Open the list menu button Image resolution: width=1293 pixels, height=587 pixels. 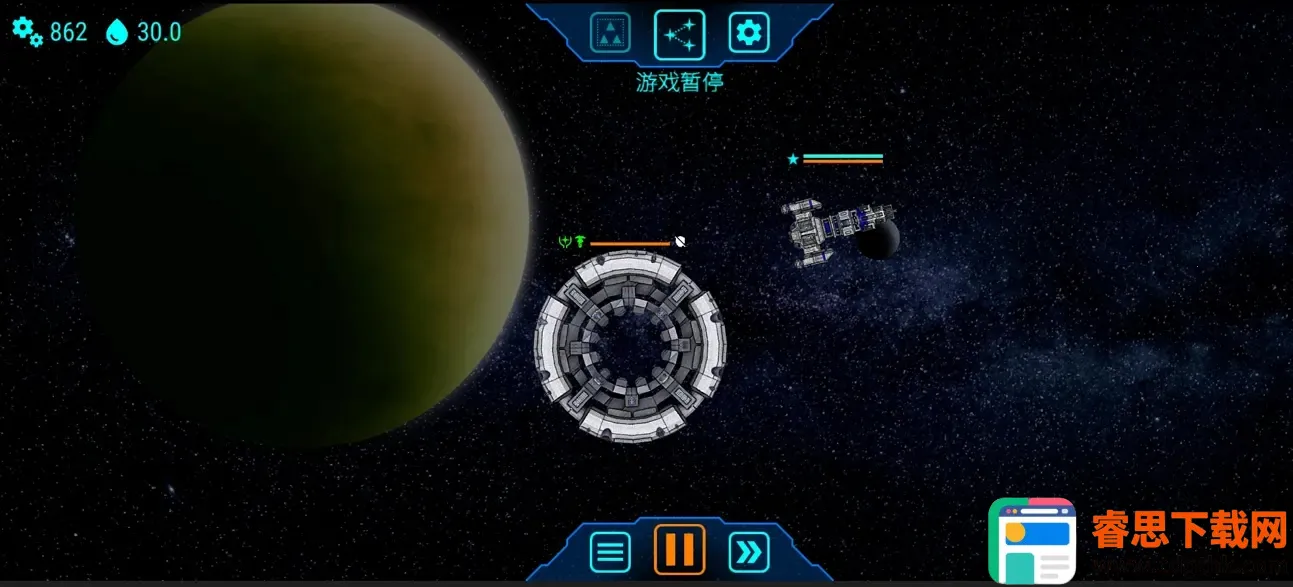[x=610, y=551]
